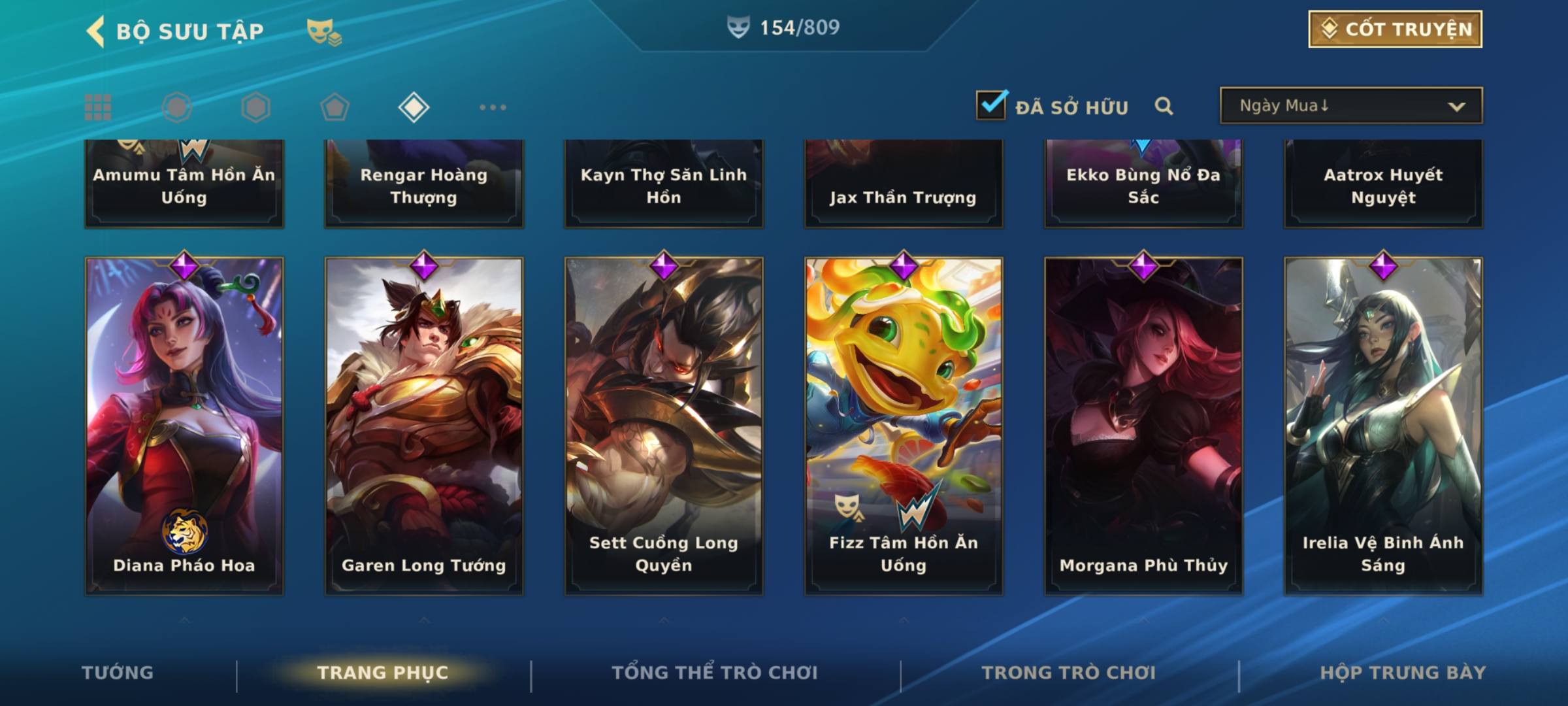Open the Trong Trò Chơi tab
Viewport: 1568px width, 706px height.
tap(1069, 673)
